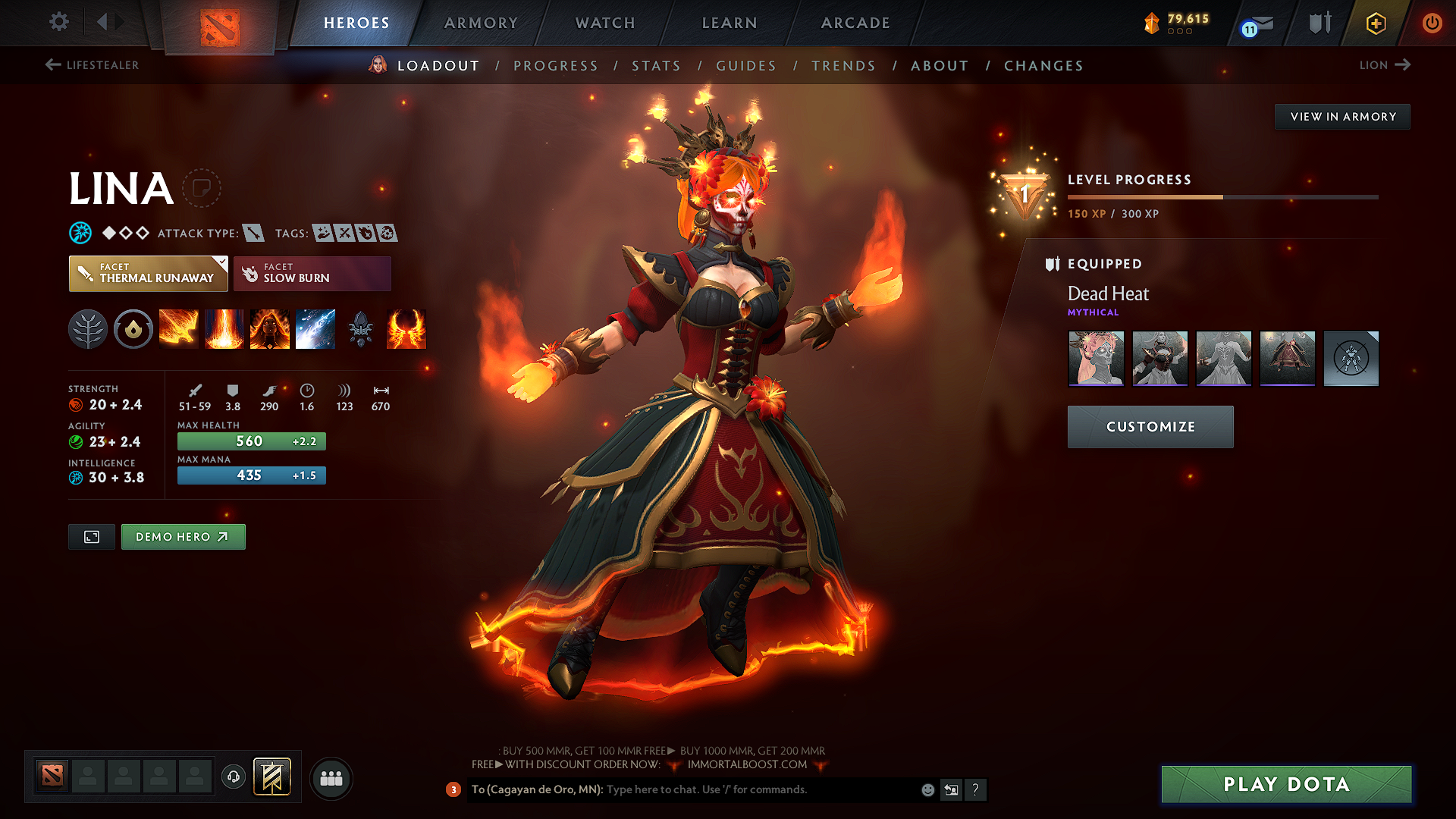Switch to the Armory tab
This screenshot has height=819, width=1456.
point(481,23)
